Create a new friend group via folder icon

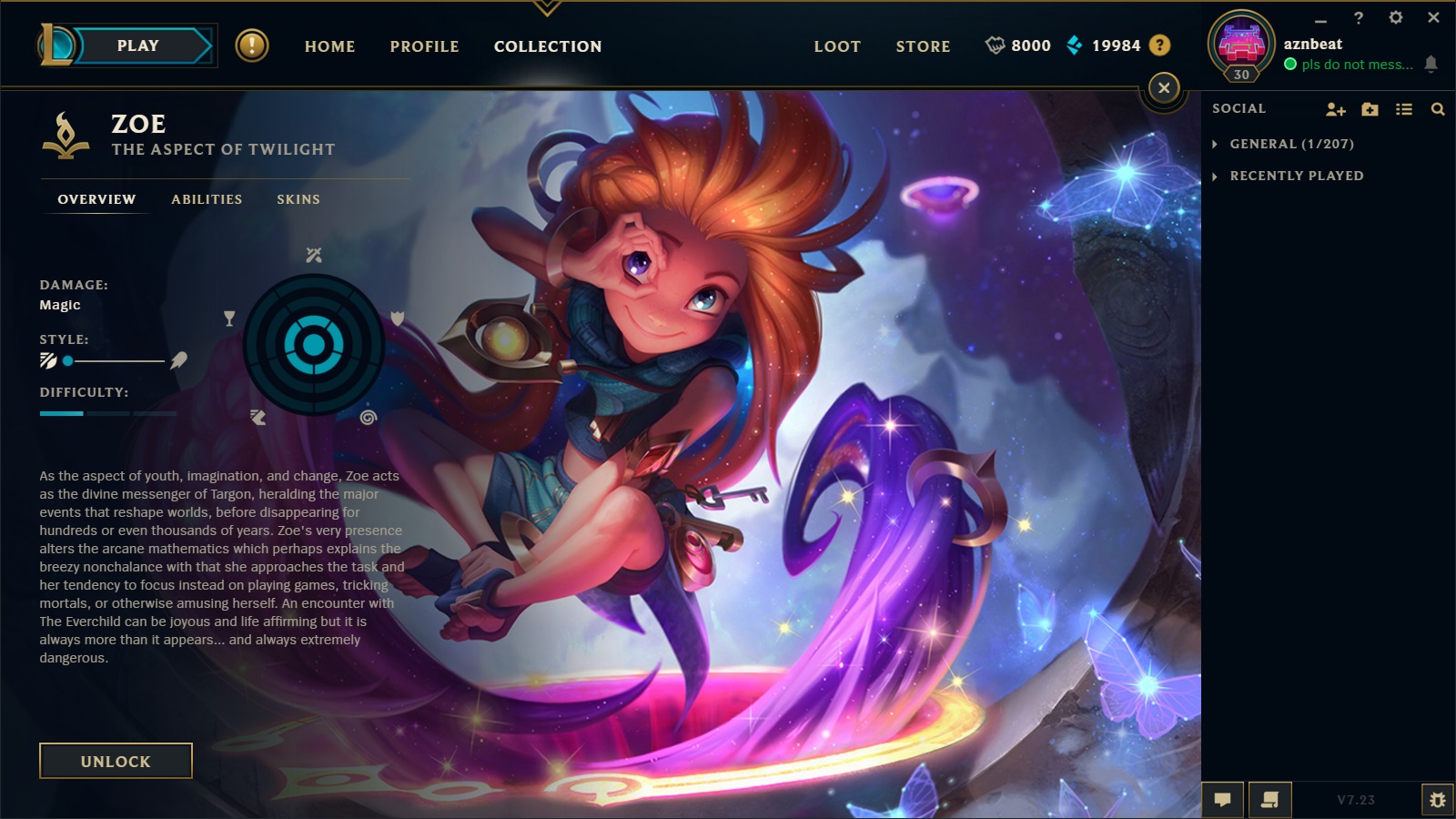[x=1369, y=108]
